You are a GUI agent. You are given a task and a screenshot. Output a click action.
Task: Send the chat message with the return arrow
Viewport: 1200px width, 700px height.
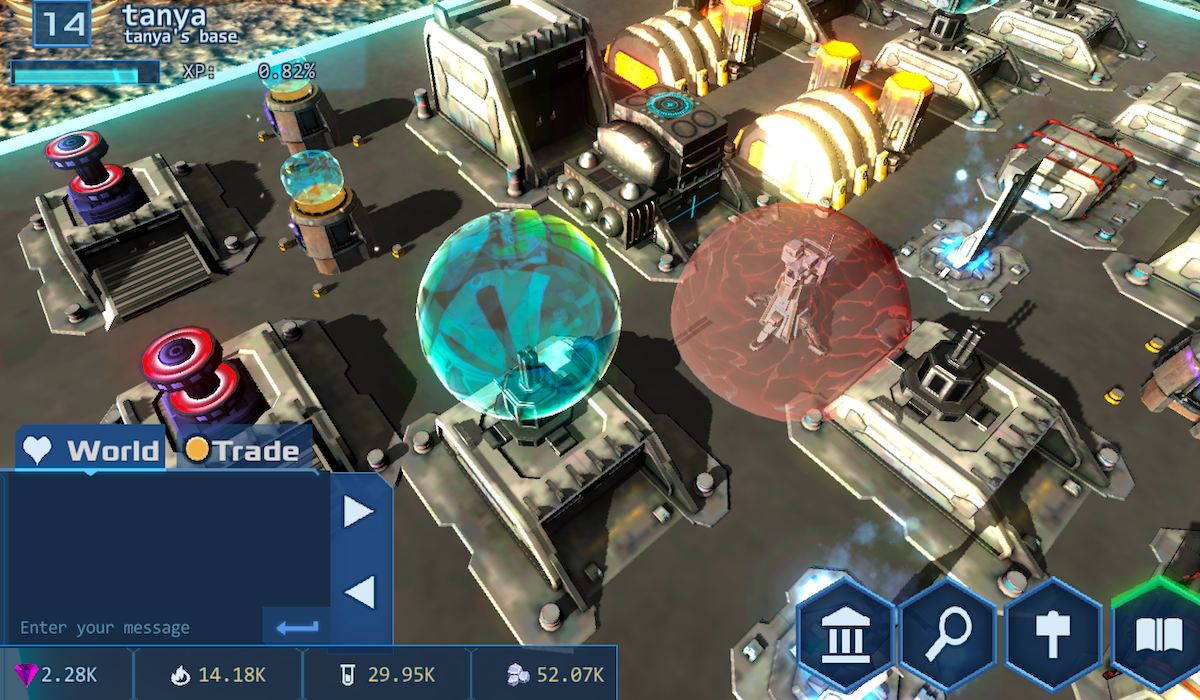297,627
